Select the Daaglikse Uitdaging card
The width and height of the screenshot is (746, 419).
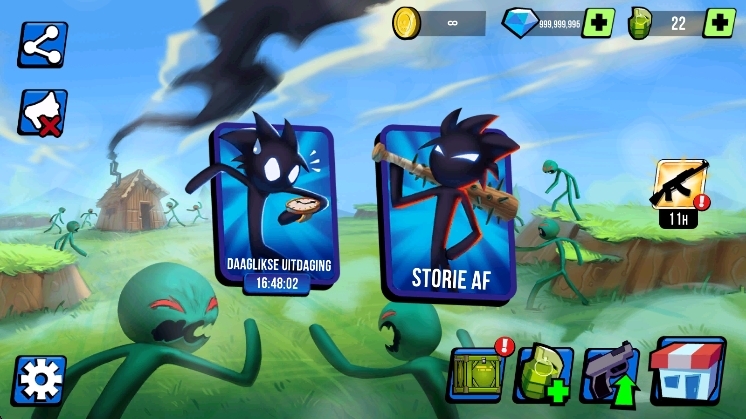[x=273, y=210]
